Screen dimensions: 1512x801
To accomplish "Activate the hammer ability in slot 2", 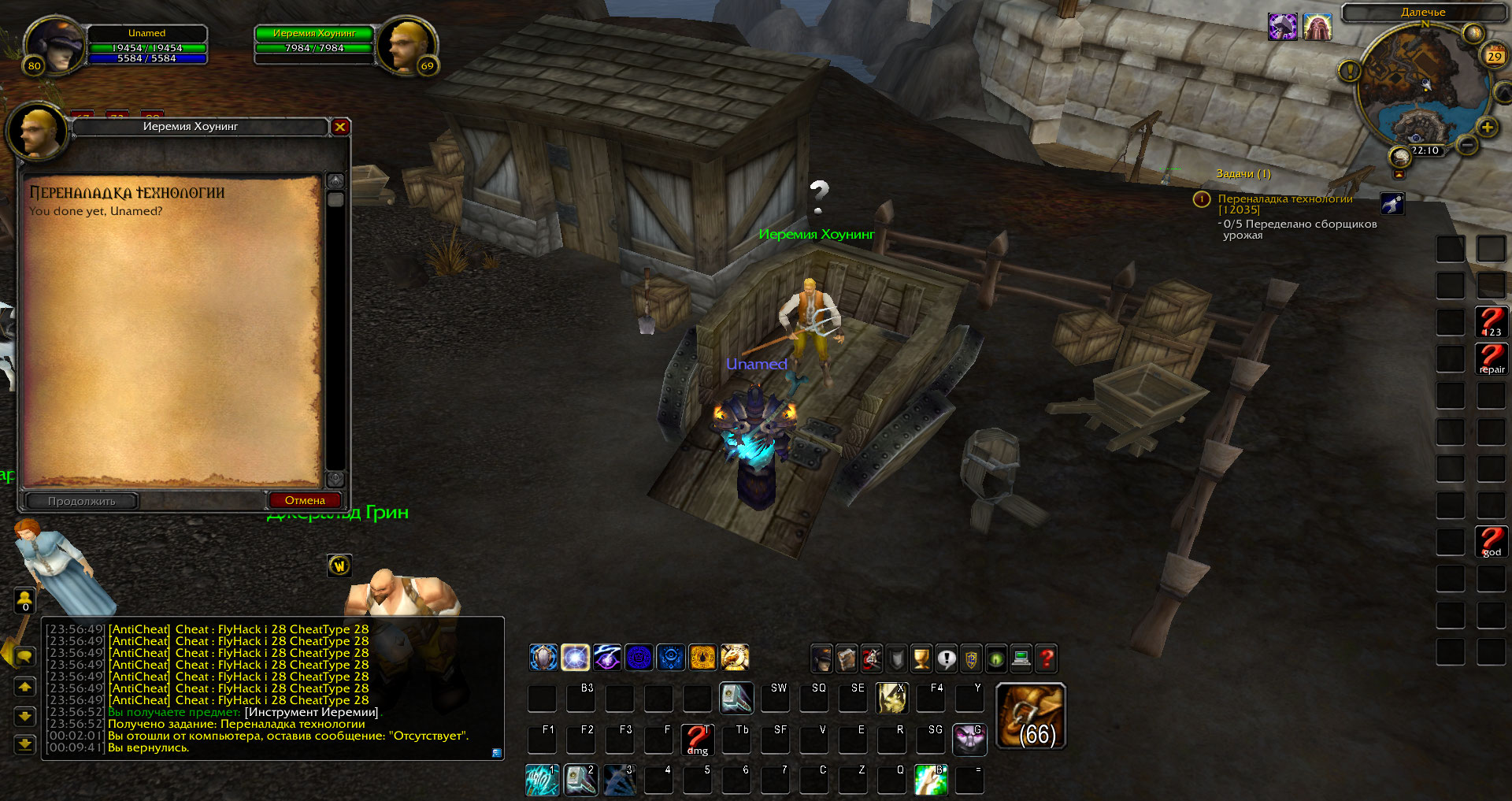I will click(580, 780).
